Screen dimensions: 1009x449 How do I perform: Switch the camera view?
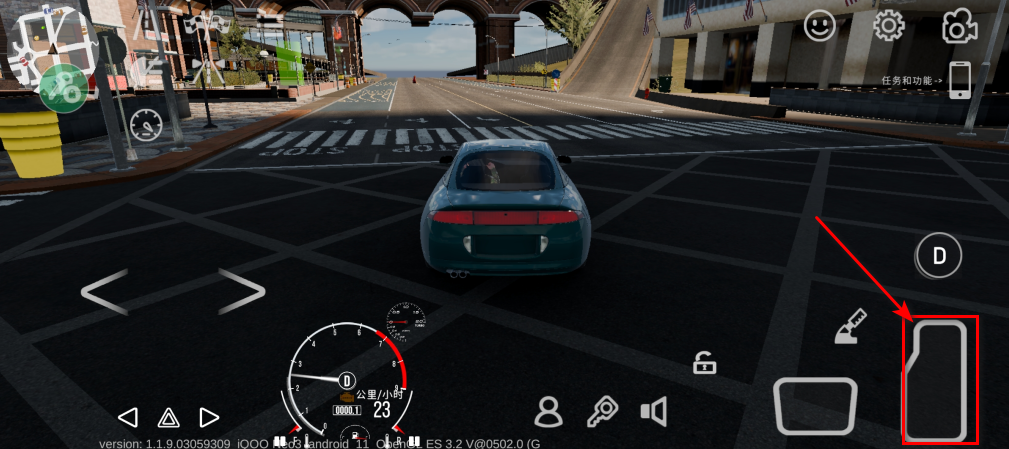tap(958, 27)
